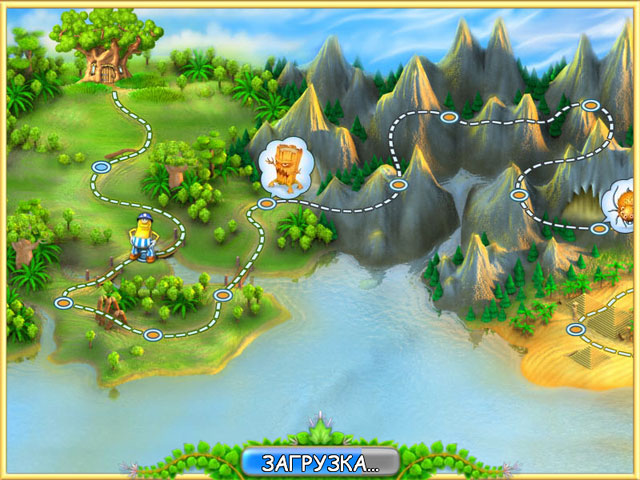The width and height of the screenshot is (640, 480).
Task: Select the orange creature bubble on the map edge
Action: pos(623,203)
